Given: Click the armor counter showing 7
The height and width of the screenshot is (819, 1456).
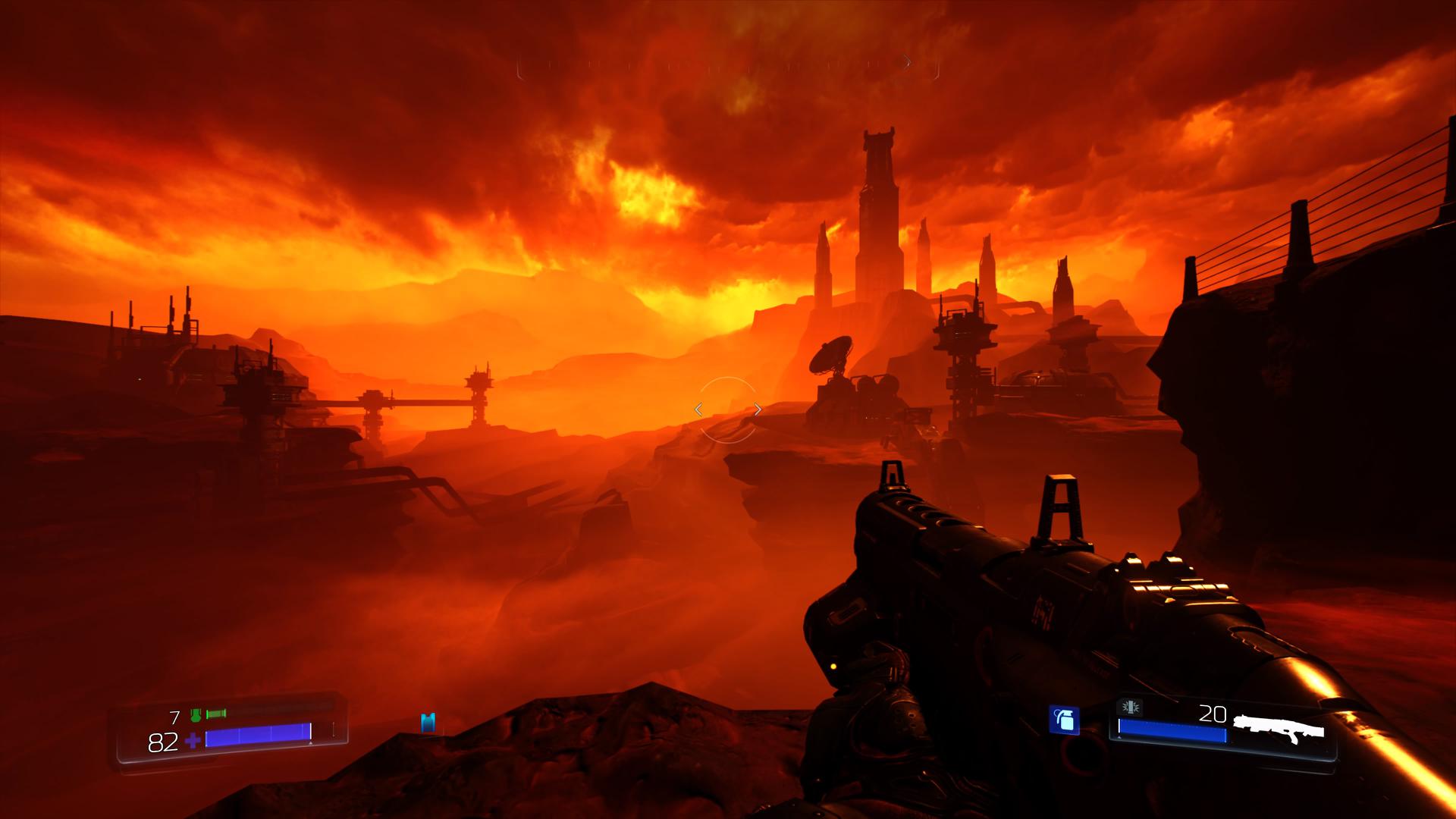Looking at the screenshot, I should coord(174,717).
